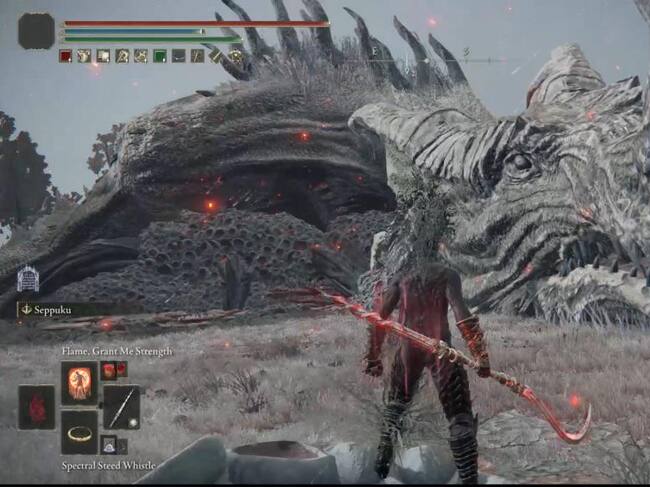Click the stone gate icon above Seppuku
This screenshot has width=650, height=487.
[28, 279]
